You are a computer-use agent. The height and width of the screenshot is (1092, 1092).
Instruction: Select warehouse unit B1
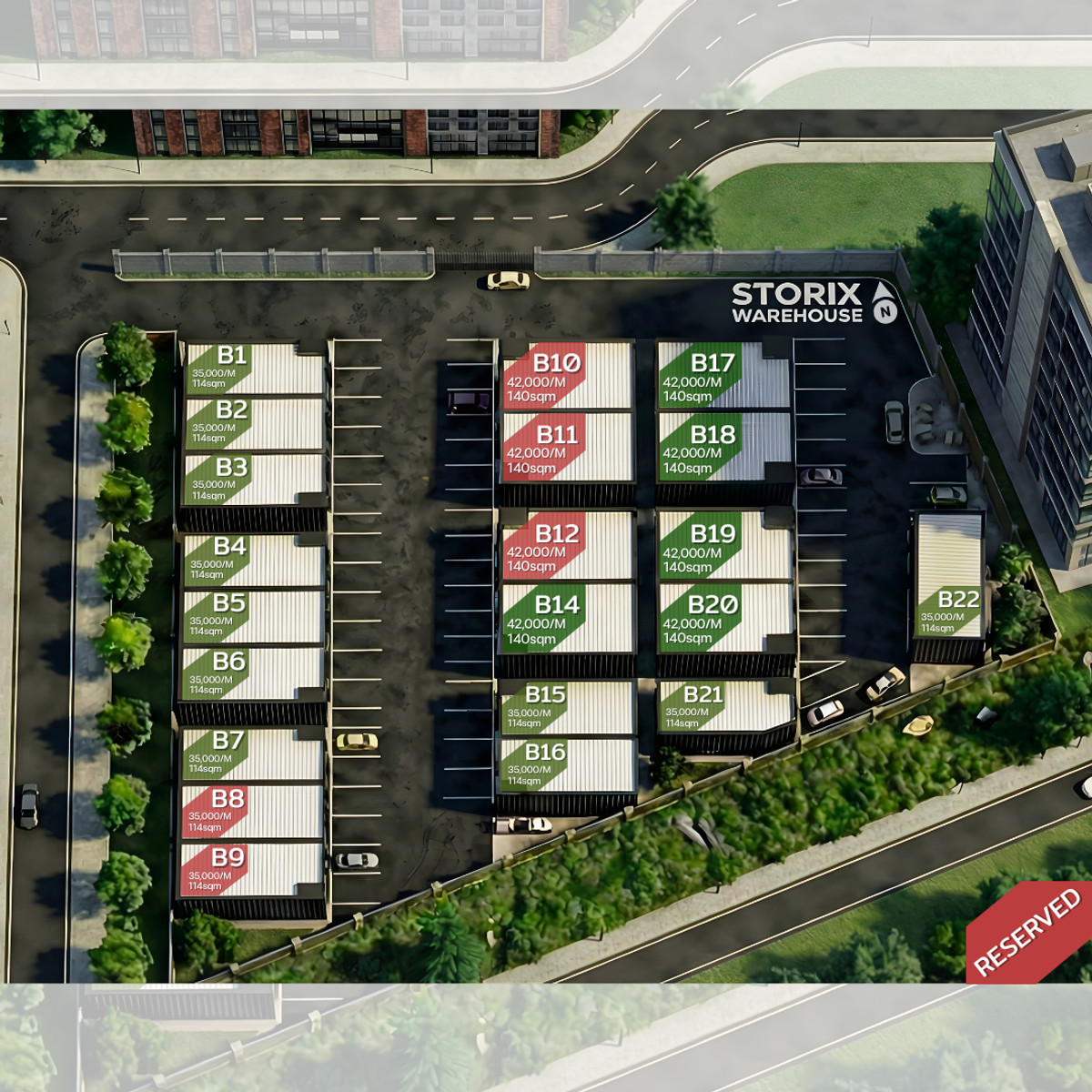254,368
